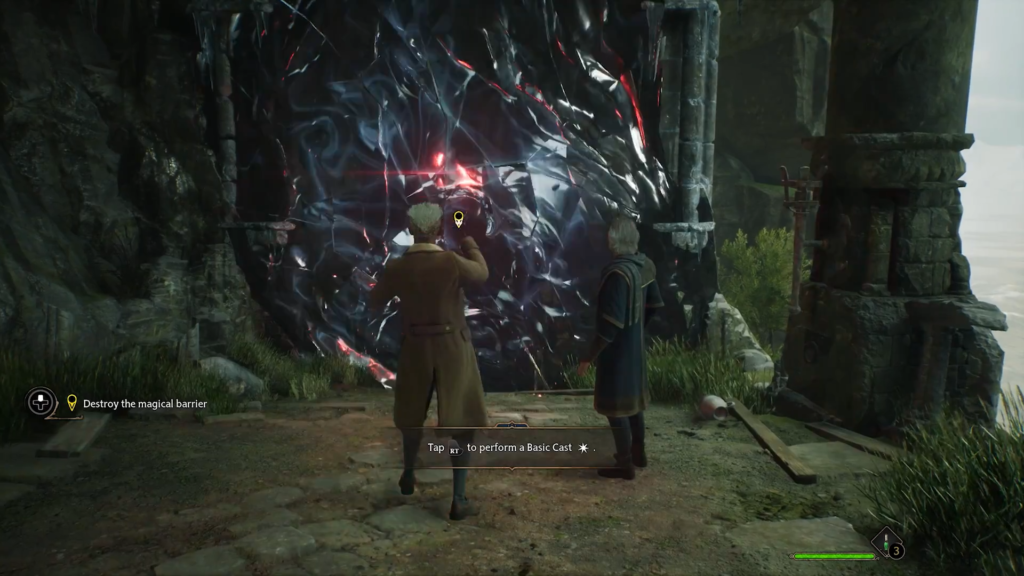Click the yellow quest waypoint marker
The height and width of the screenshot is (576, 1024).
[459, 218]
